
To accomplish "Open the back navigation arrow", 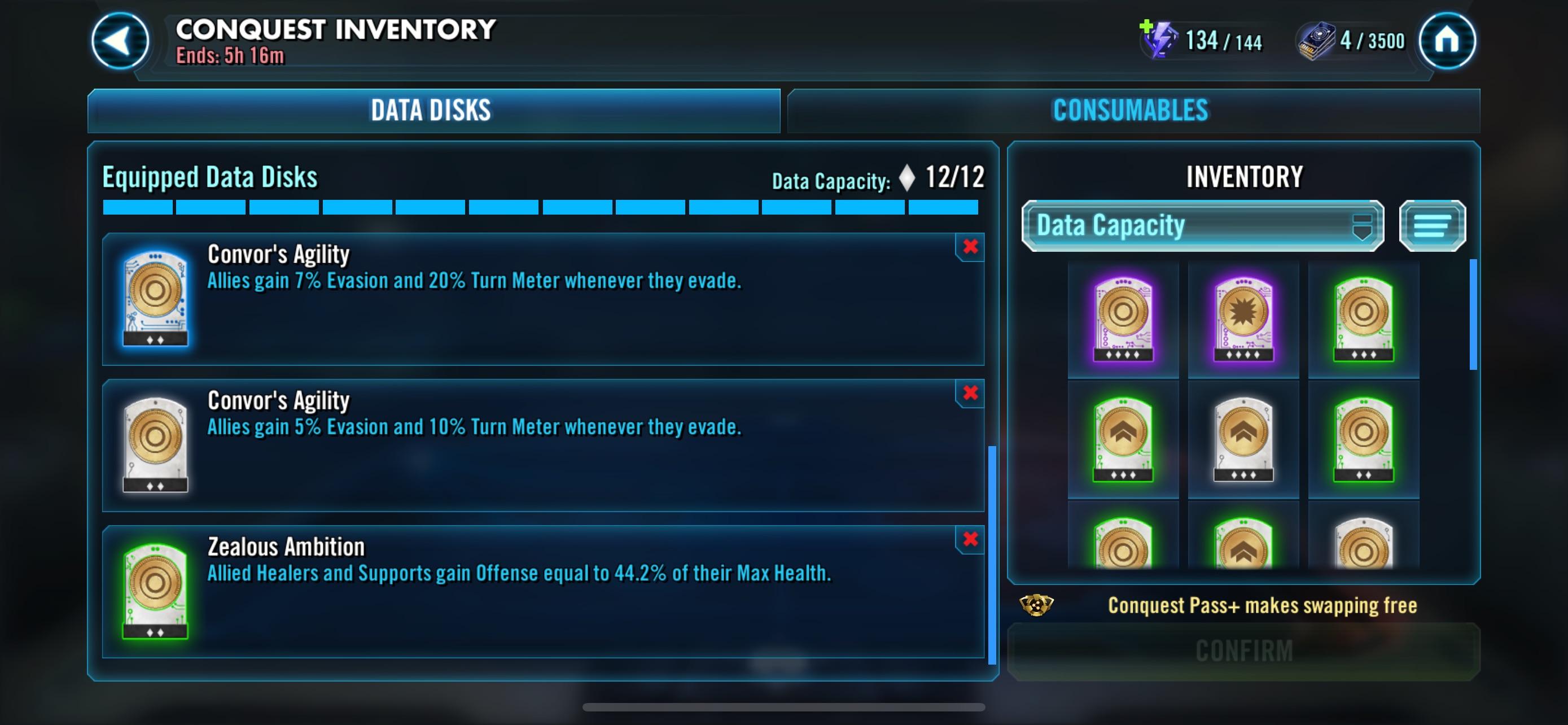I will click(x=119, y=40).
